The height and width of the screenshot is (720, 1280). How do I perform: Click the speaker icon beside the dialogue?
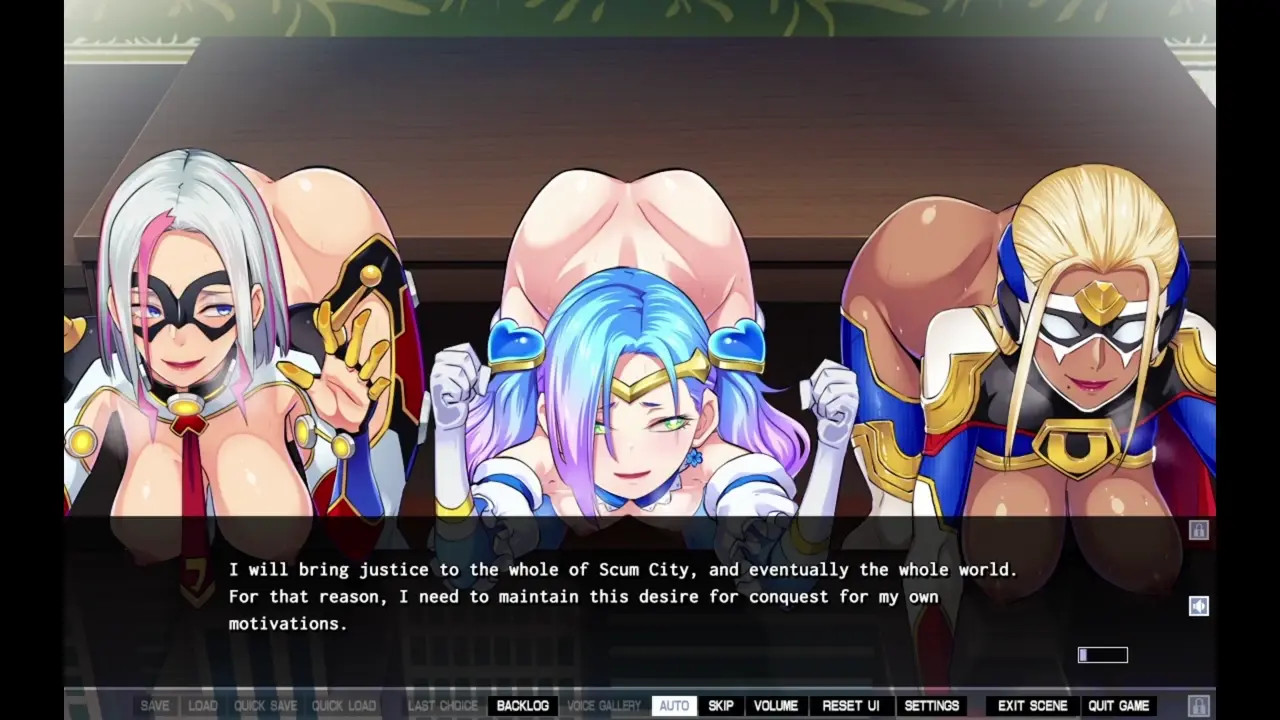click(1198, 606)
